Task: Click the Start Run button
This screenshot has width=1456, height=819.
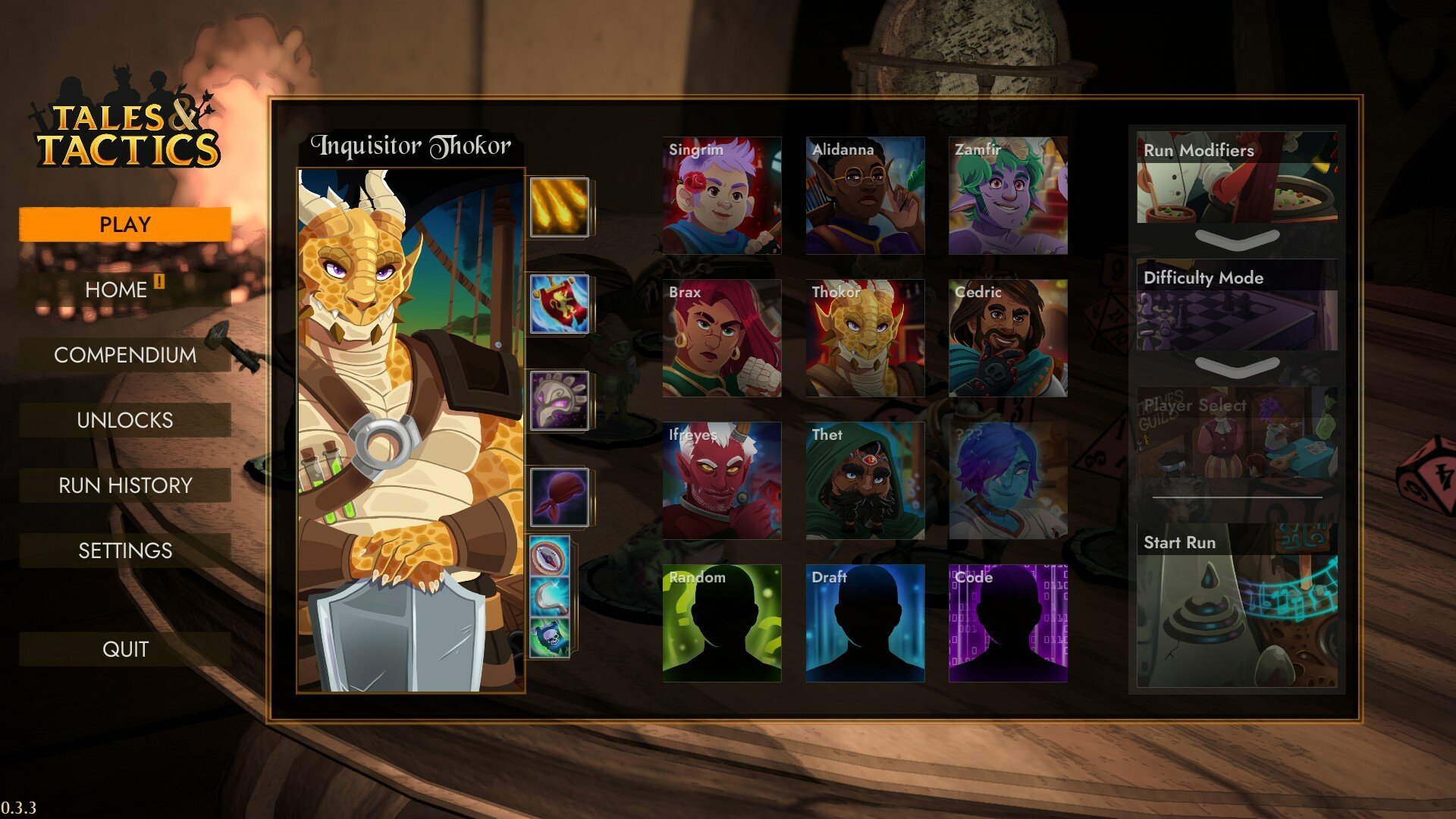Action: [x=1237, y=607]
